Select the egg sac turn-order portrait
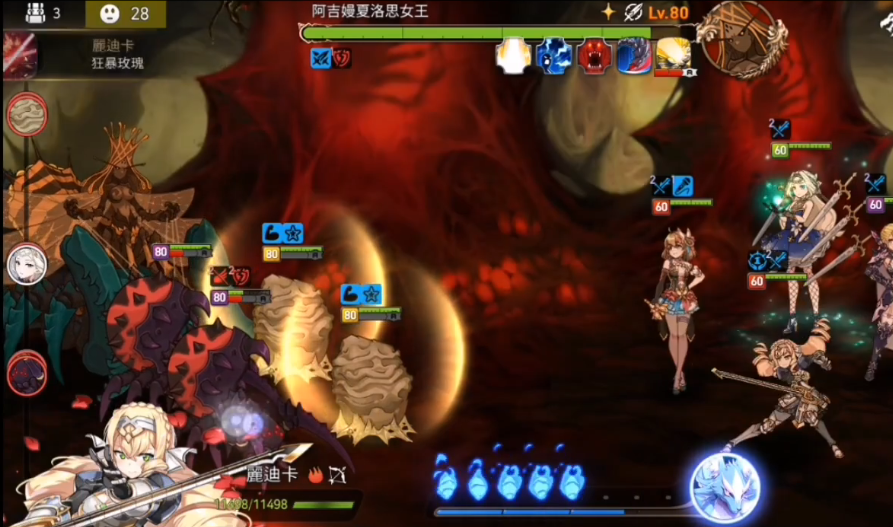 click(27, 114)
